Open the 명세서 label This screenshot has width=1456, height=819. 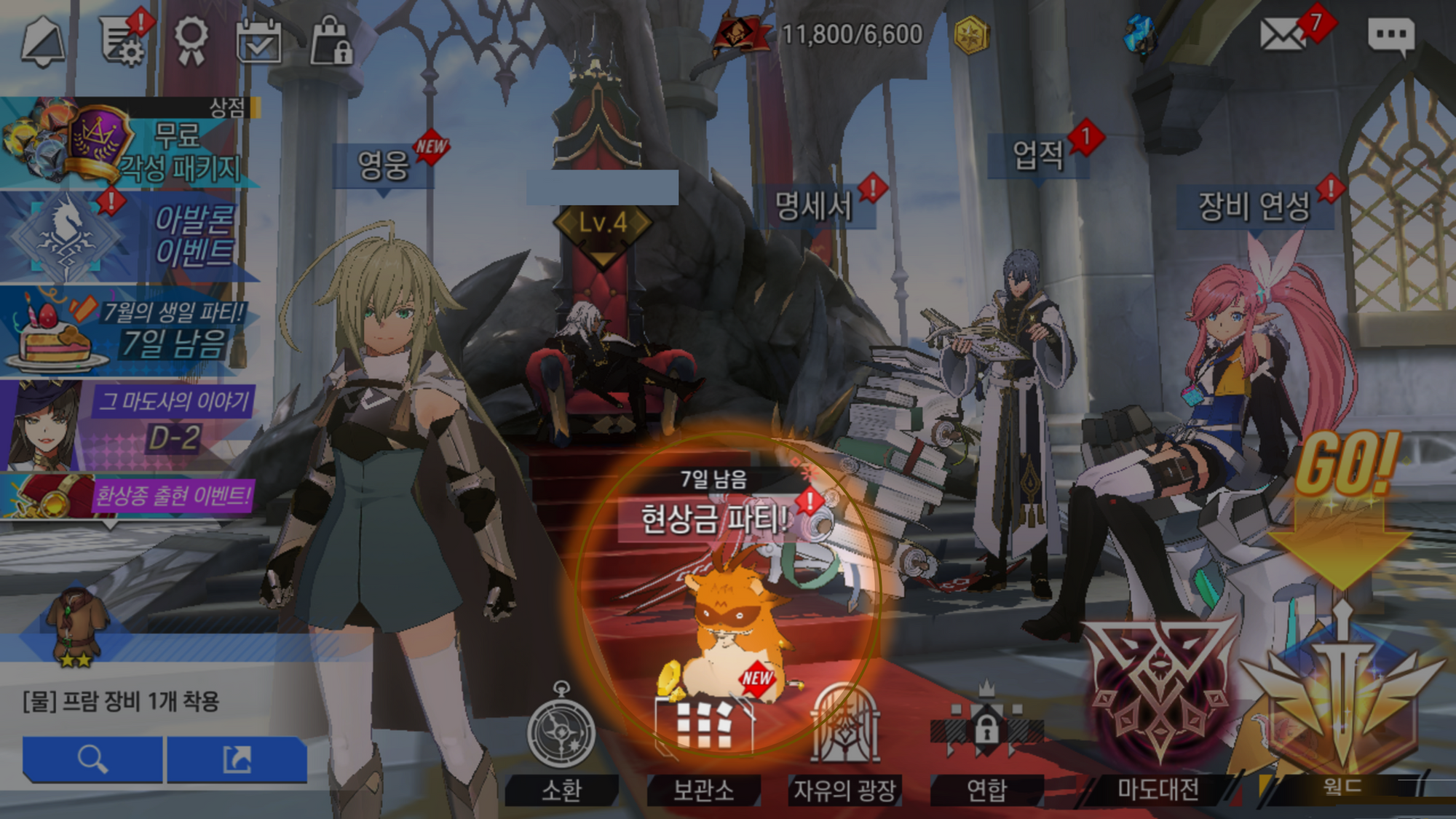pos(813,207)
